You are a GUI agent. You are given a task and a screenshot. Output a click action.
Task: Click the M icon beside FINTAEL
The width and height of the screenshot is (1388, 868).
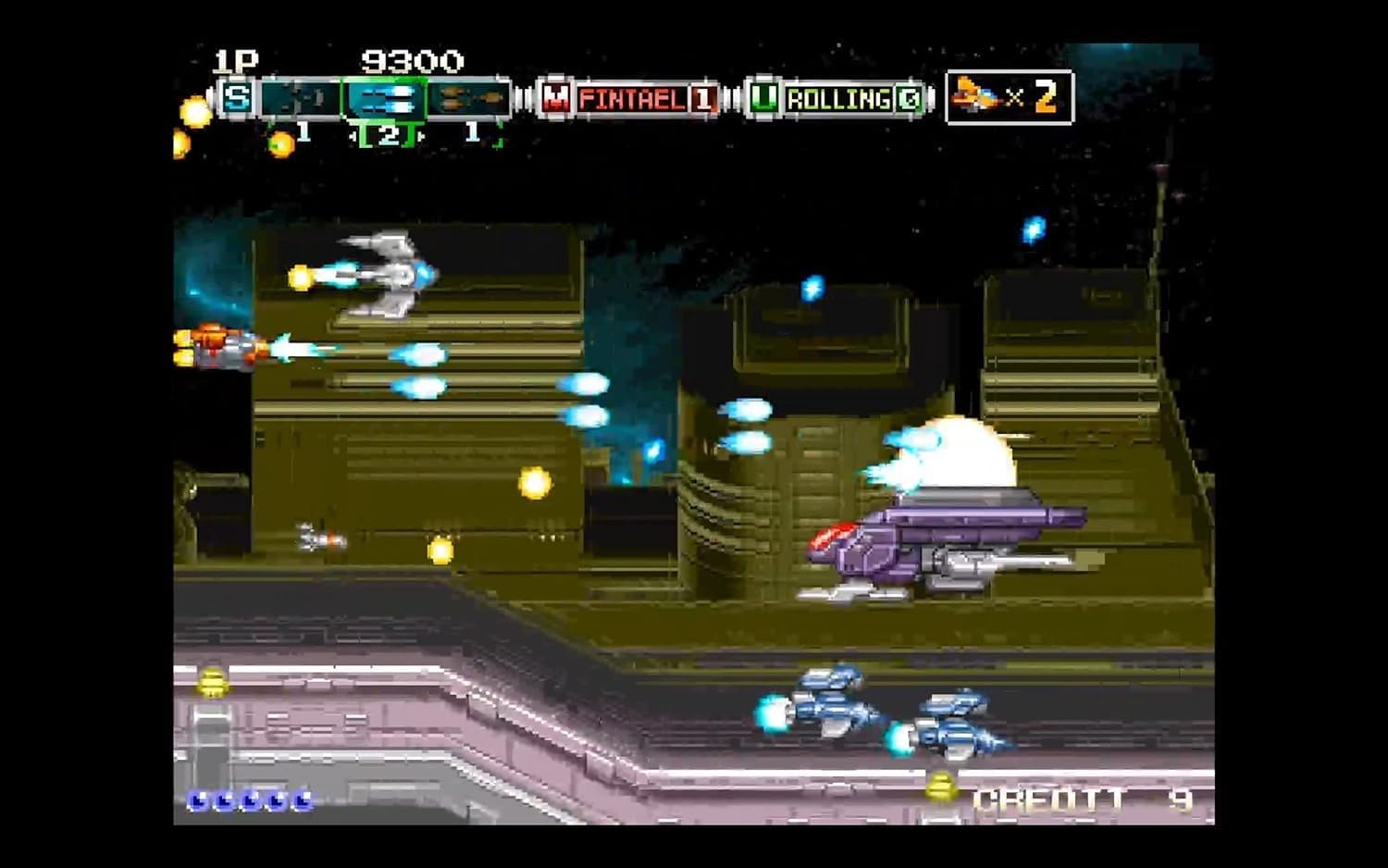point(556,97)
